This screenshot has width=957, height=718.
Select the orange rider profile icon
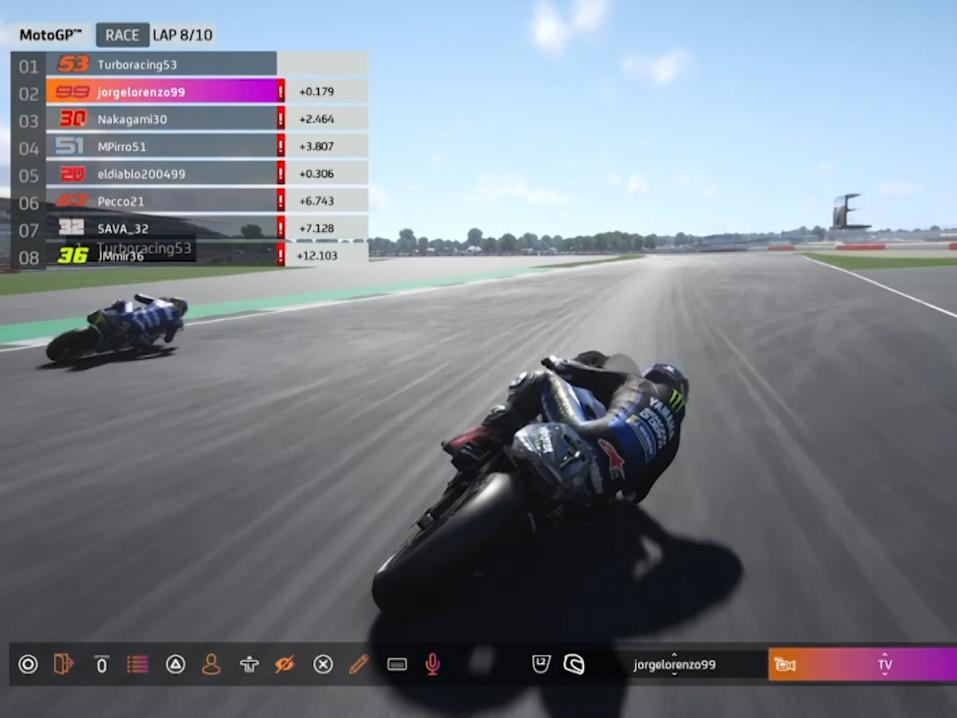211,664
